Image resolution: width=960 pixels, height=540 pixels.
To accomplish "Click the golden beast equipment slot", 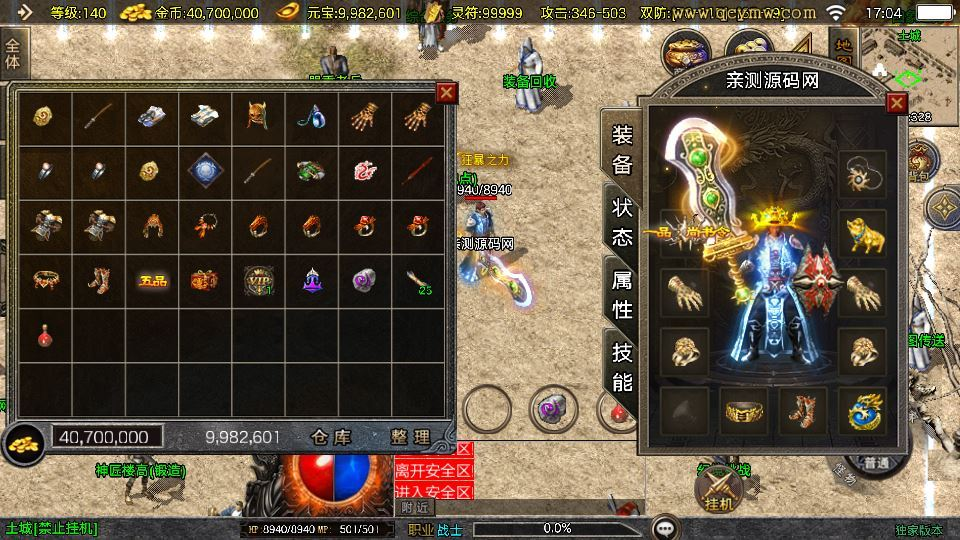I will [862, 232].
